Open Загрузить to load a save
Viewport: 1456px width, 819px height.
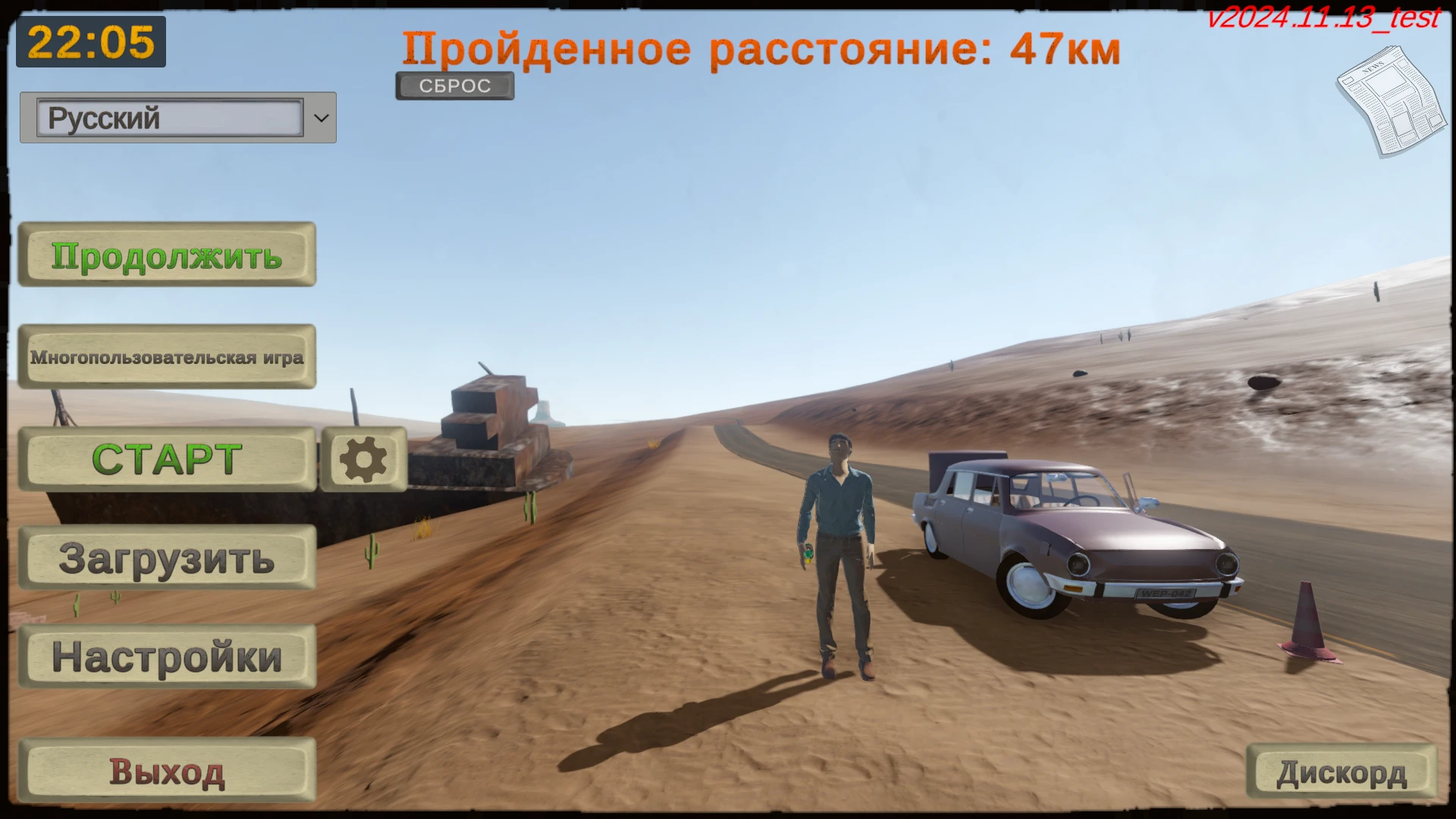click(166, 559)
